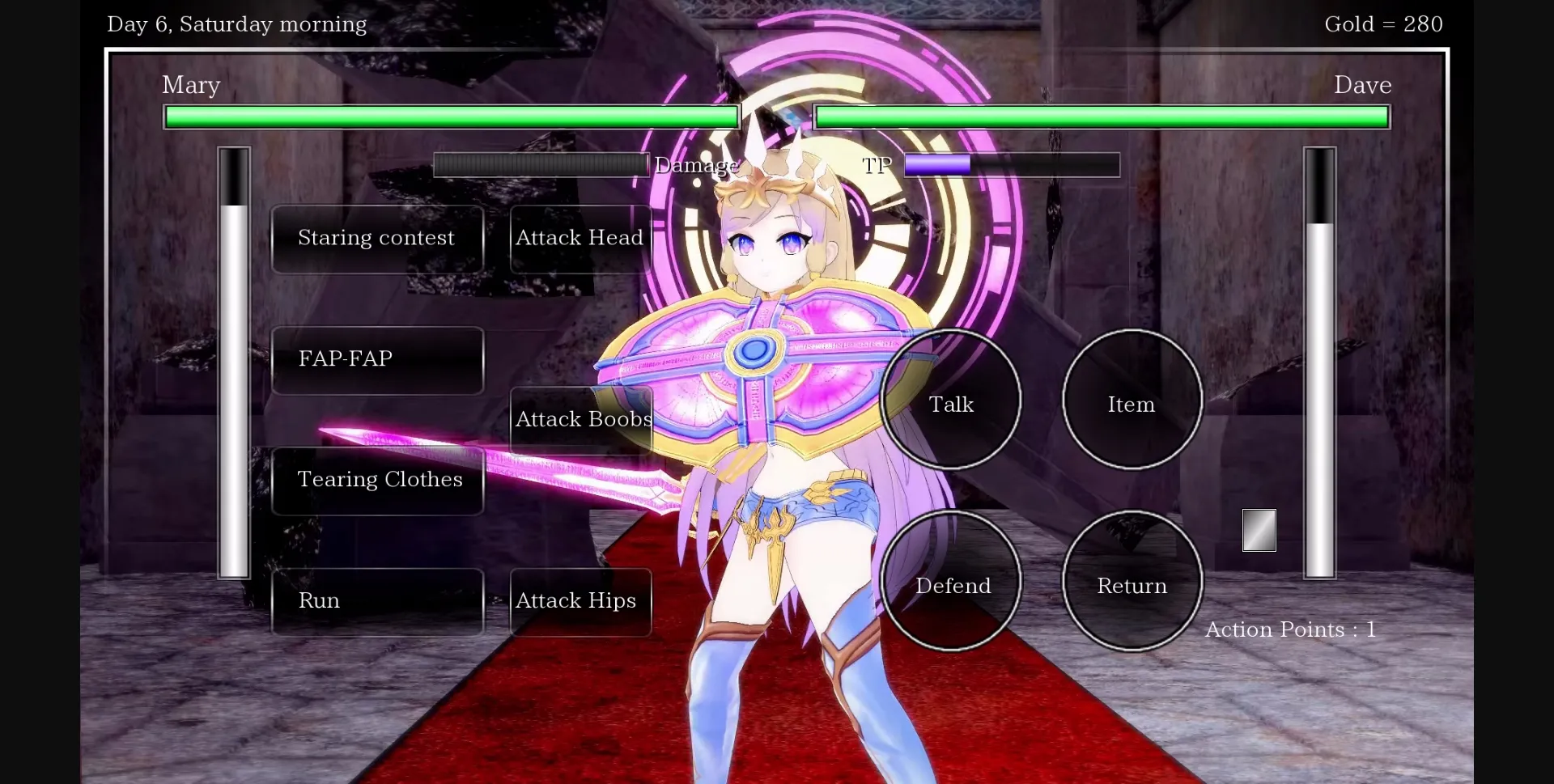Attack Dave's Head
The image size is (1554, 784).
(580, 238)
